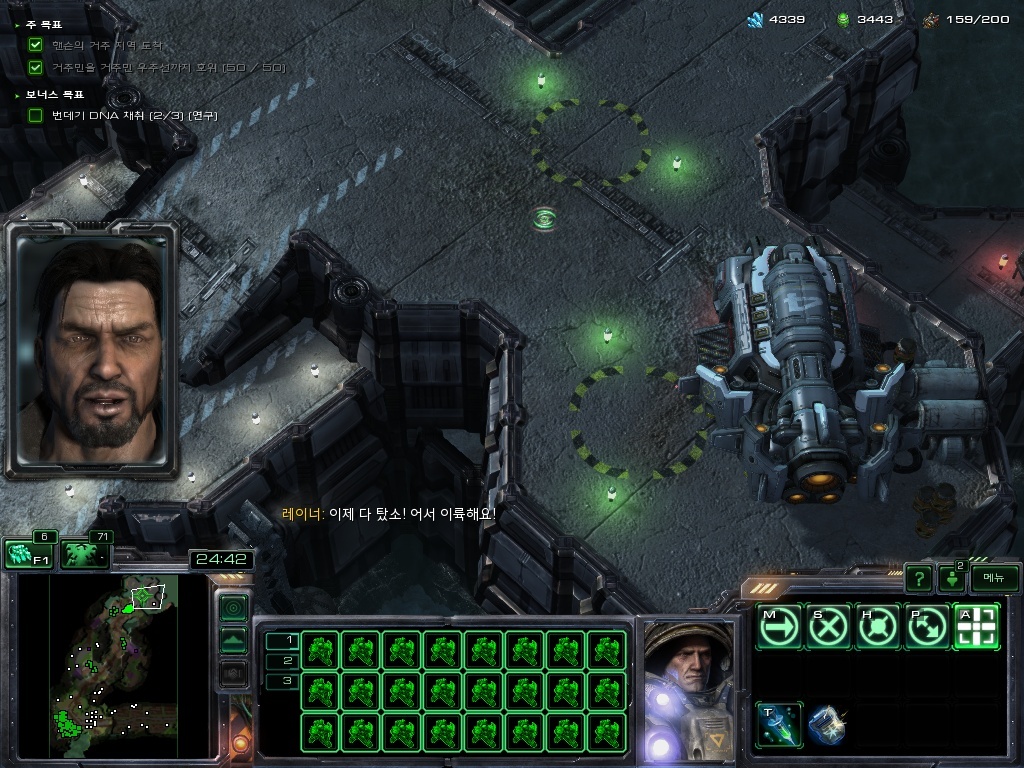Toggle the minimap ping signal button

click(233, 607)
